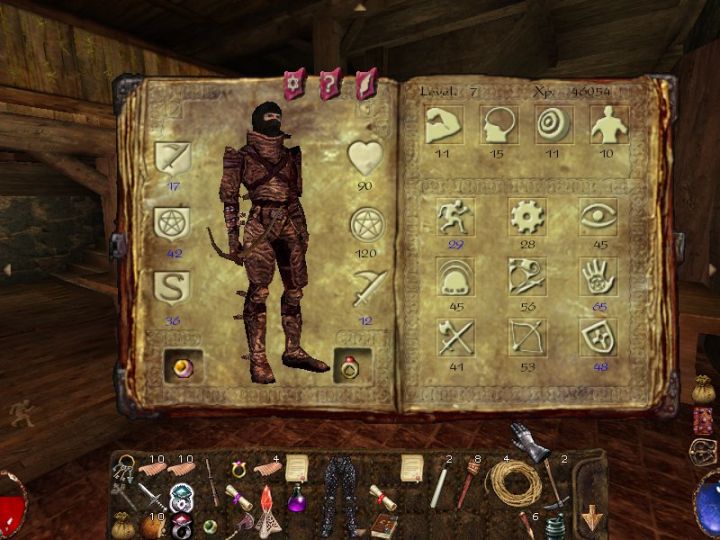Select the gear-shaped Technical skill icon
This screenshot has height=540, width=720.
click(526, 217)
